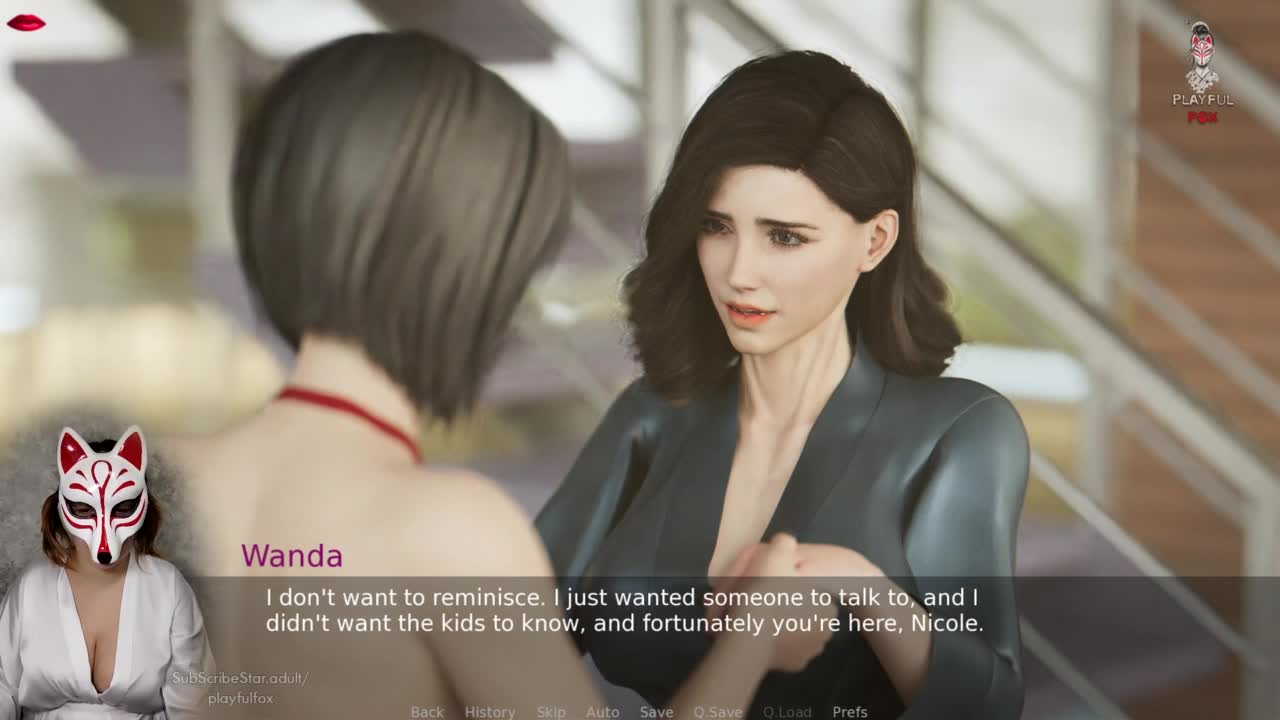Image resolution: width=1280 pixels, height=720 pixels.
Task: Open the dialogue History log
Action: [490, 712]
